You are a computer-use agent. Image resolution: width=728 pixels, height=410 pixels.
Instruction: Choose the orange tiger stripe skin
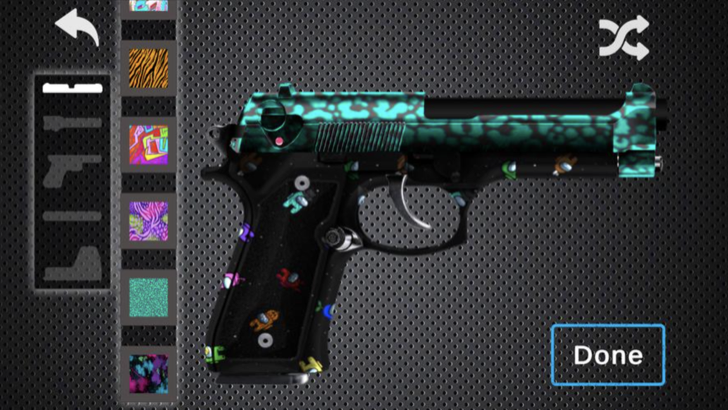[x=148, y=68]
